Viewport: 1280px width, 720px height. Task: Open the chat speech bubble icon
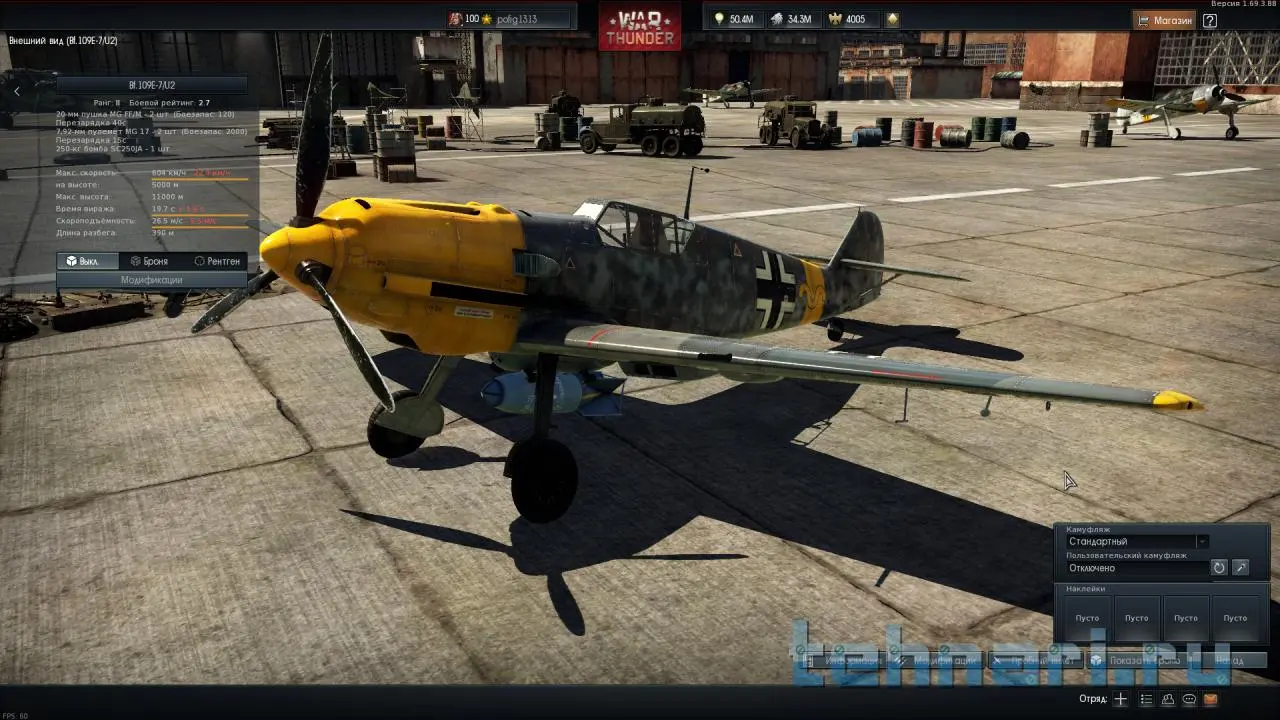pyautogui.click(x=1189, y=699)
